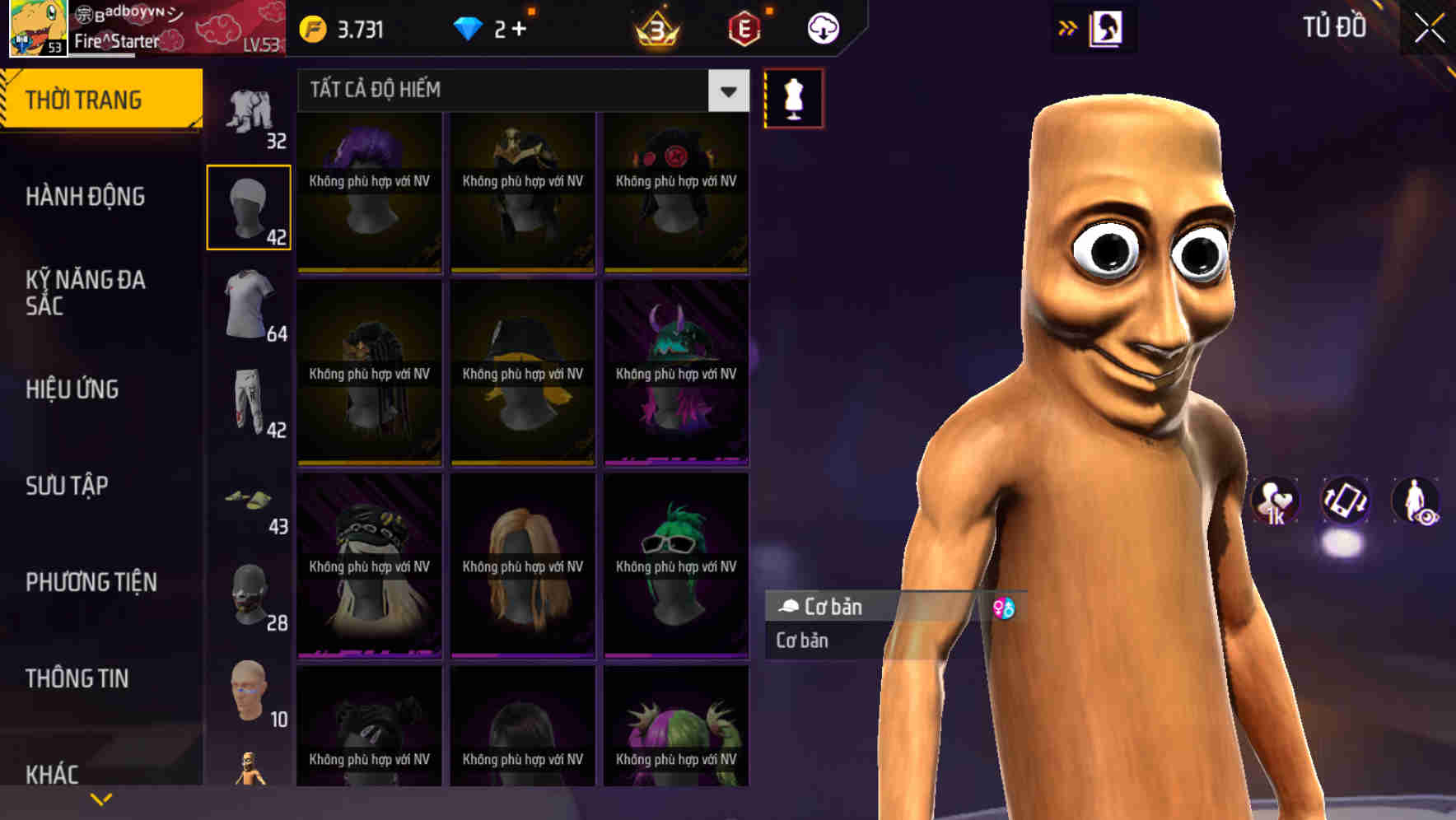Switch to the HÀNH ĐỘNG tab
The height and width of the screenshot is (820, 1456).
tap(85, 196)
